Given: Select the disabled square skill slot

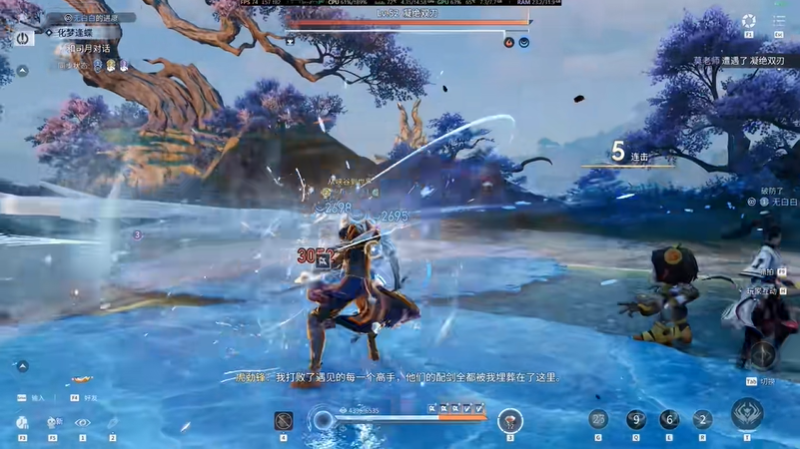Looking at the screenshot, I should pyautogui.click(x=283, y=421).
